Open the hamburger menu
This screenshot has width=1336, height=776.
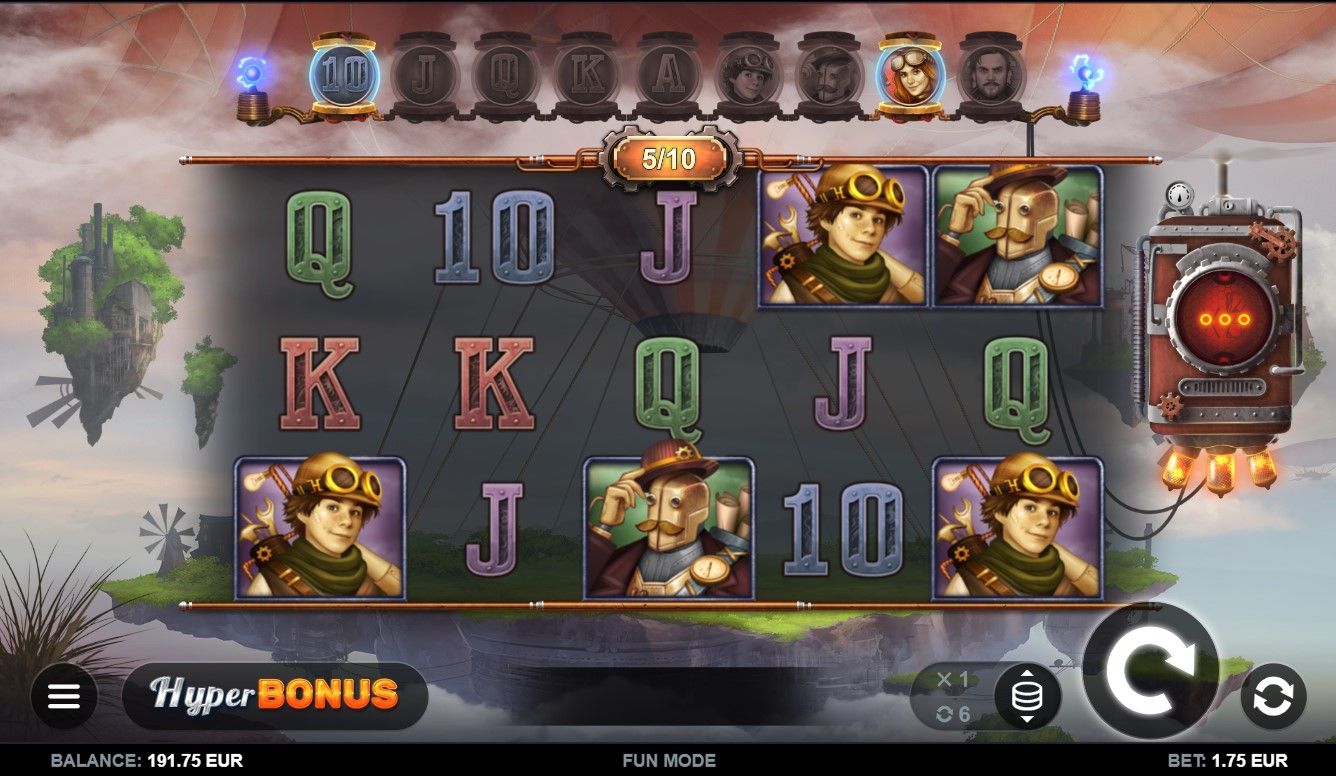click(64, 696)
